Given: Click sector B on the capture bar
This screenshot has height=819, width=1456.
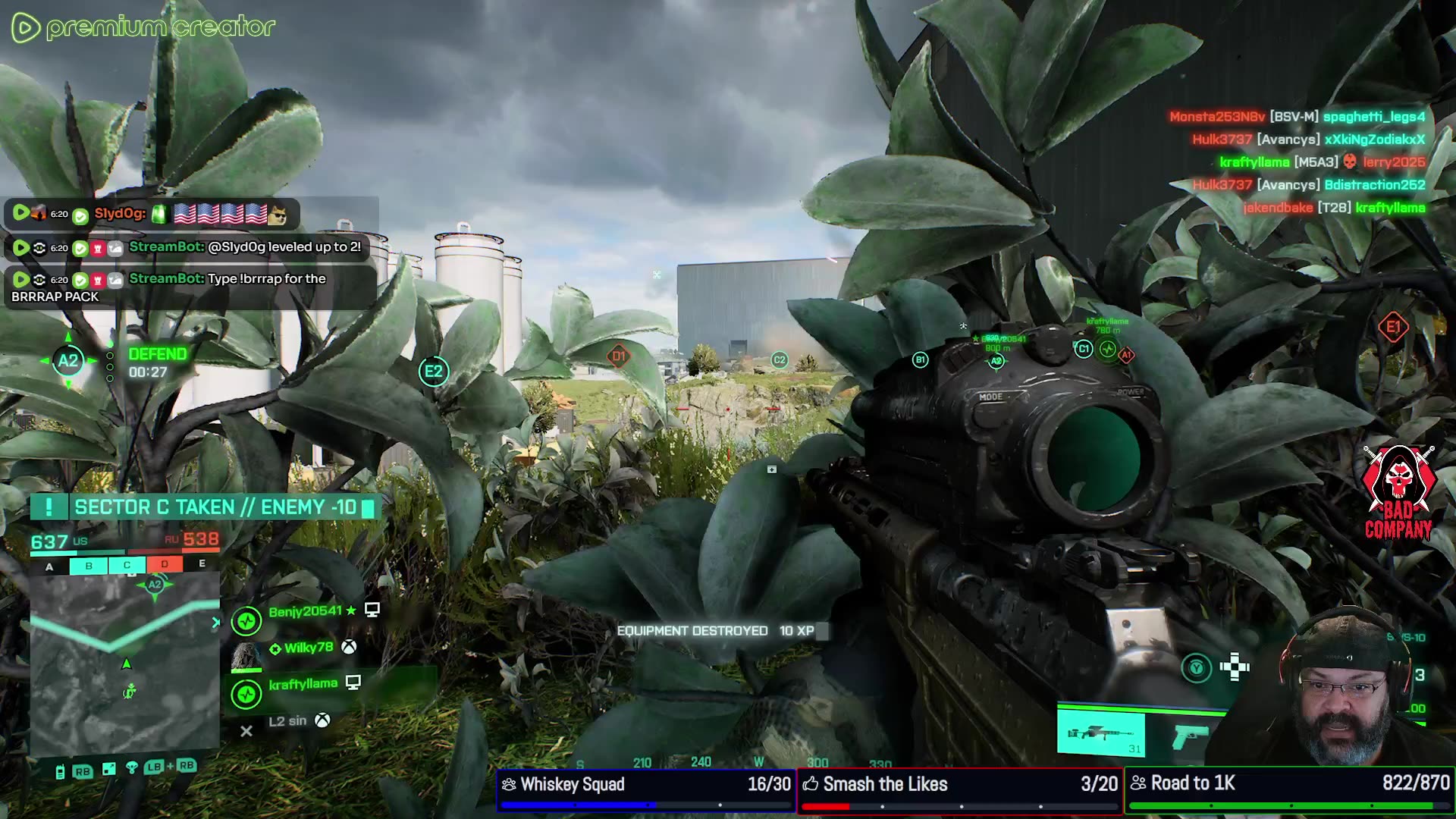Looking at the screenshot, I should tap(89, 566).
